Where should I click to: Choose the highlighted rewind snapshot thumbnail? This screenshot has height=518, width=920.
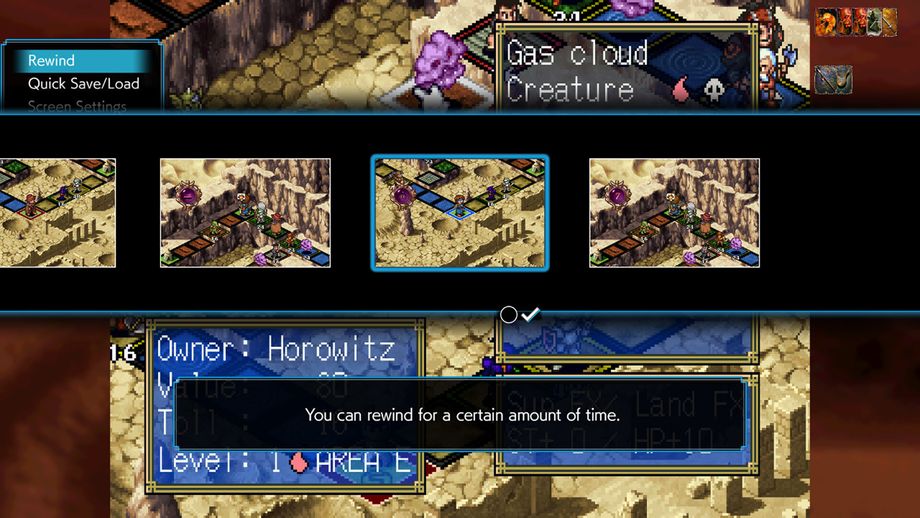click(460, 213)
